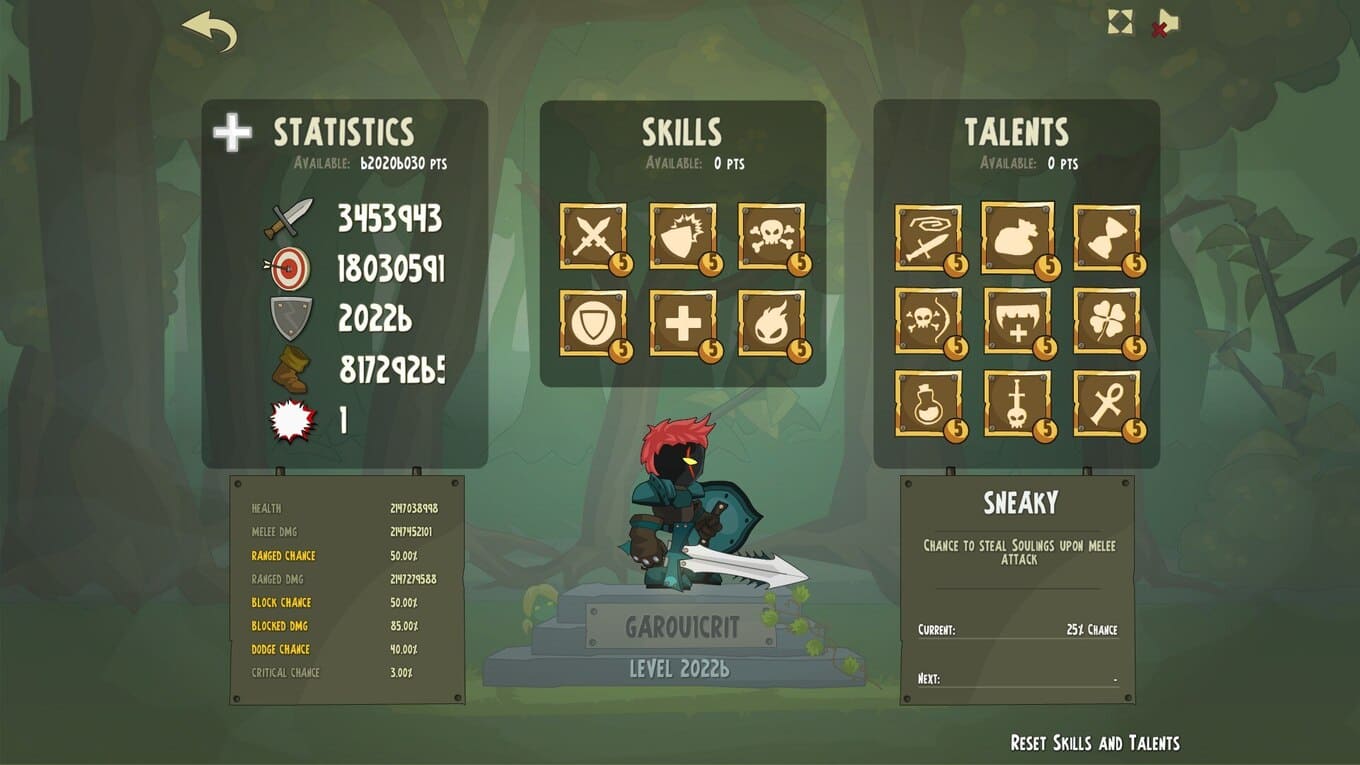
Task: Select the round shield skill
Action: click(x=593, y=323)
